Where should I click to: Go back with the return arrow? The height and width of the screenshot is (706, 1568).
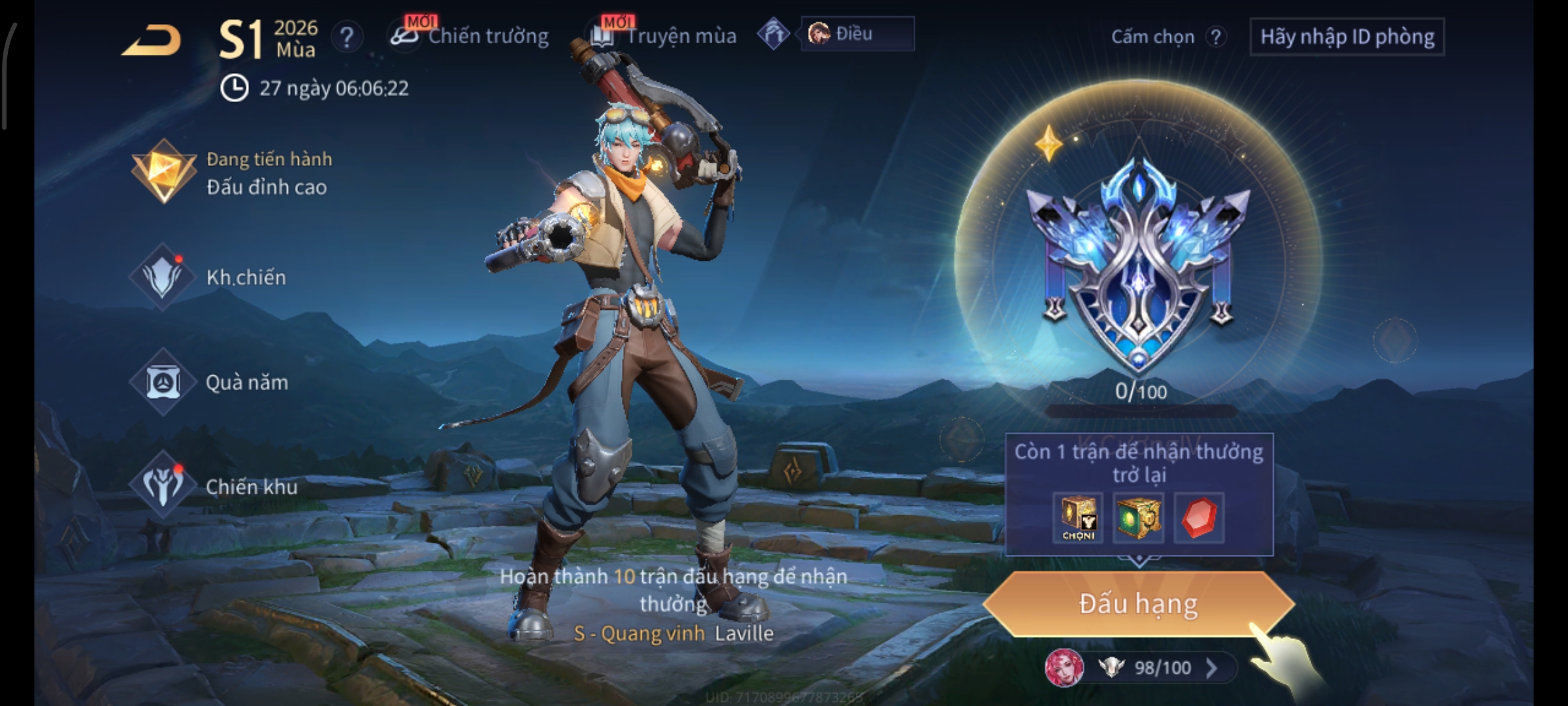click(152, 41)
